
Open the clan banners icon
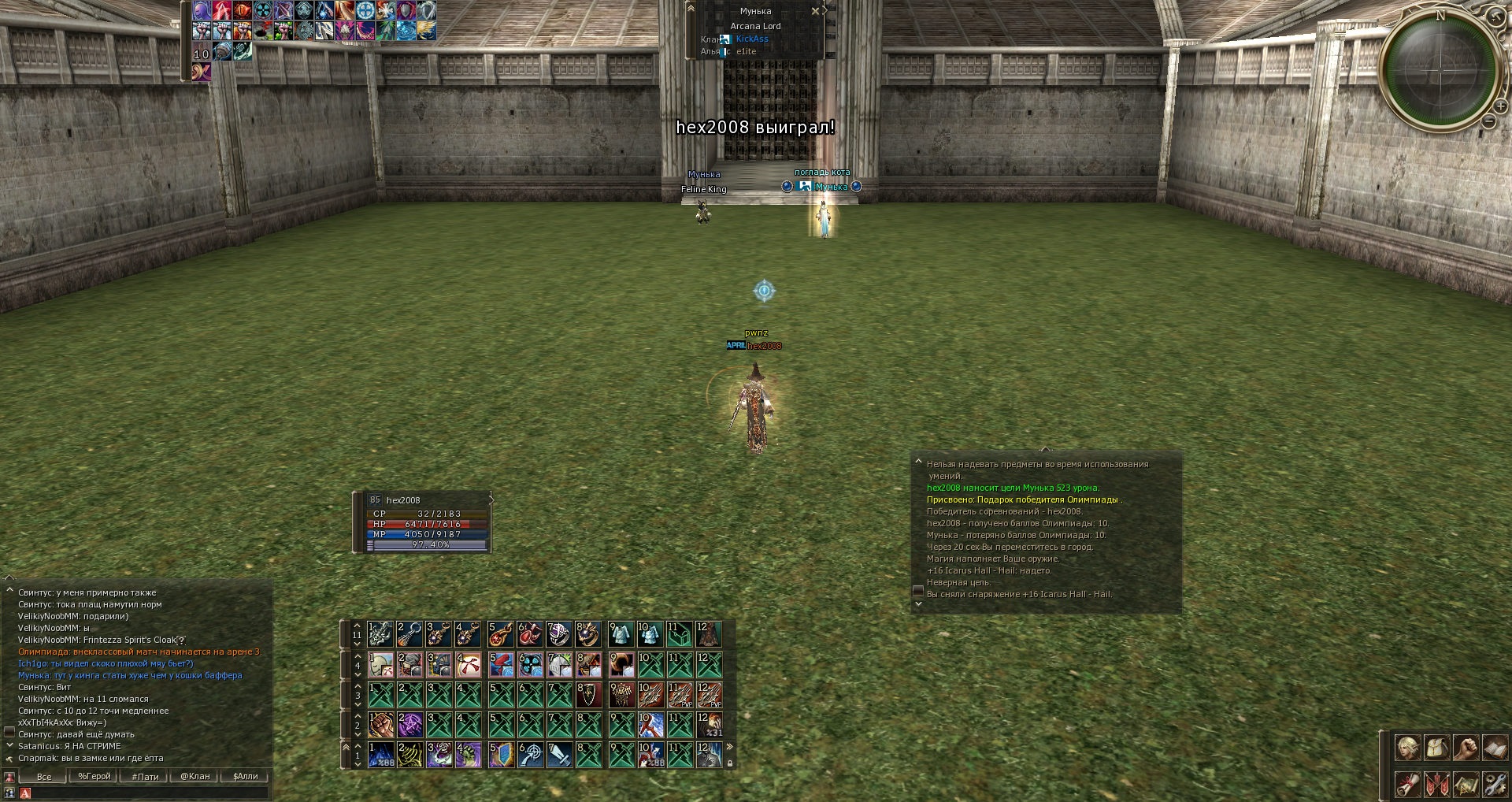tap(1436, 784)
